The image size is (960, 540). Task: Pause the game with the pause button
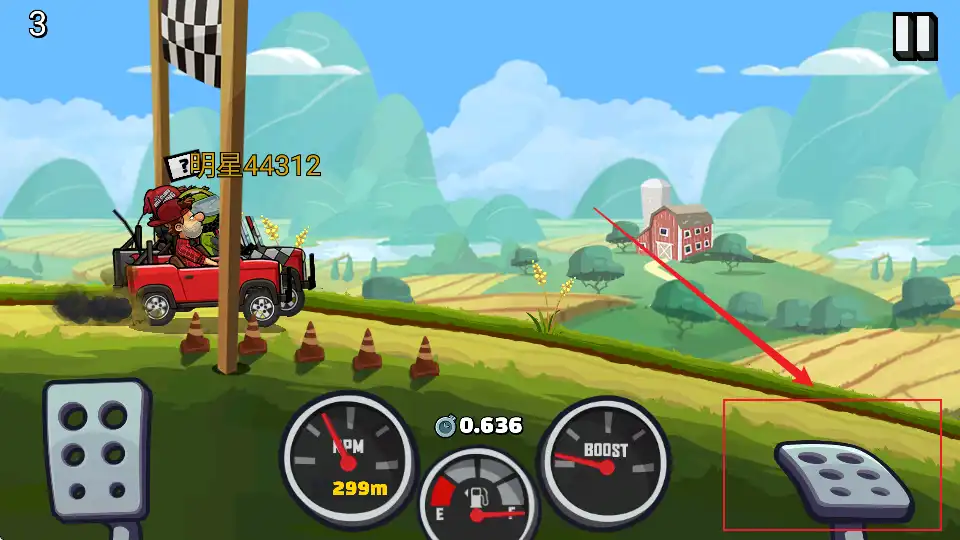pyautogui.click(x=914, y=36)
